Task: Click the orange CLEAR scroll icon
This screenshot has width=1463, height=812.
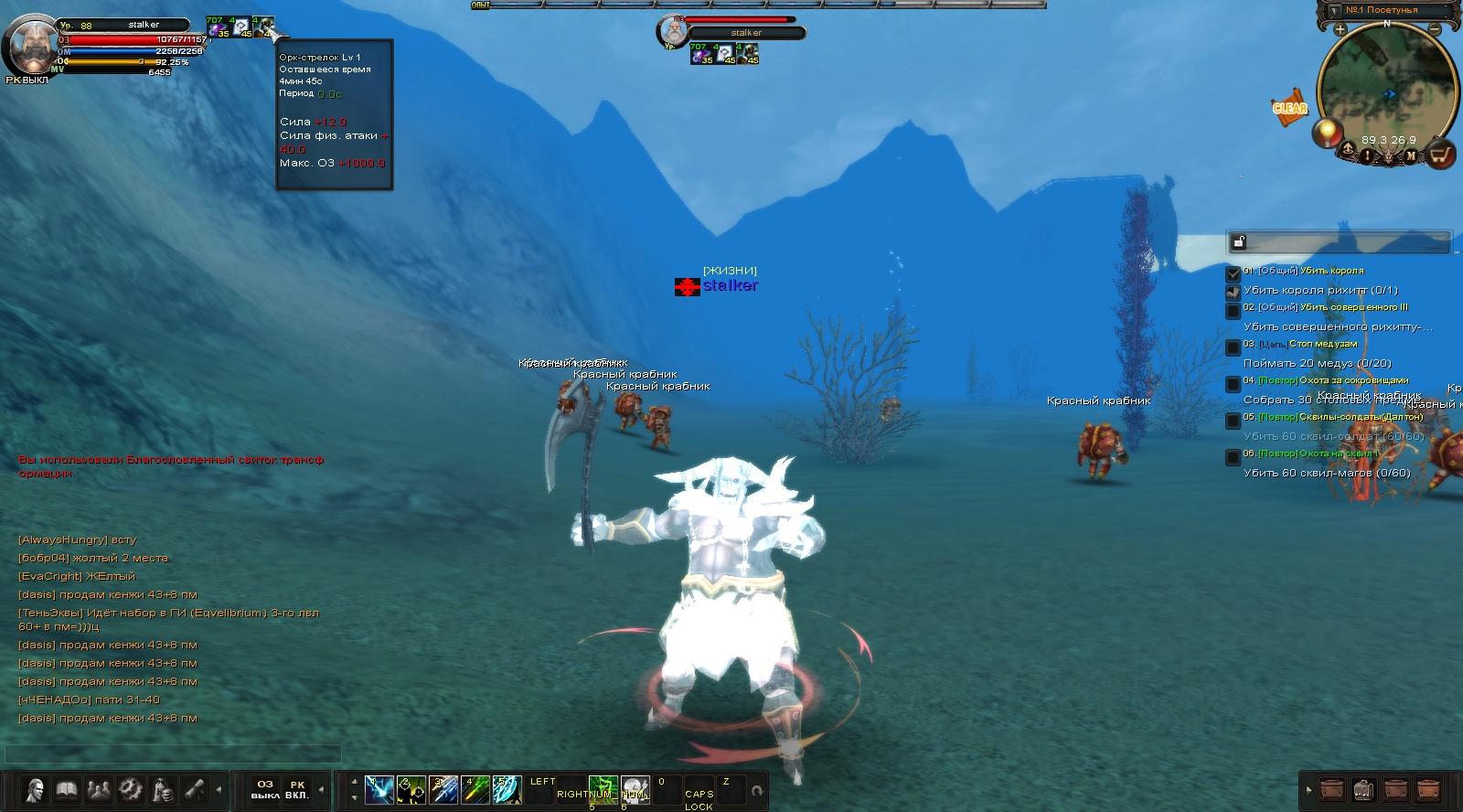Action: coord(1290,108)
